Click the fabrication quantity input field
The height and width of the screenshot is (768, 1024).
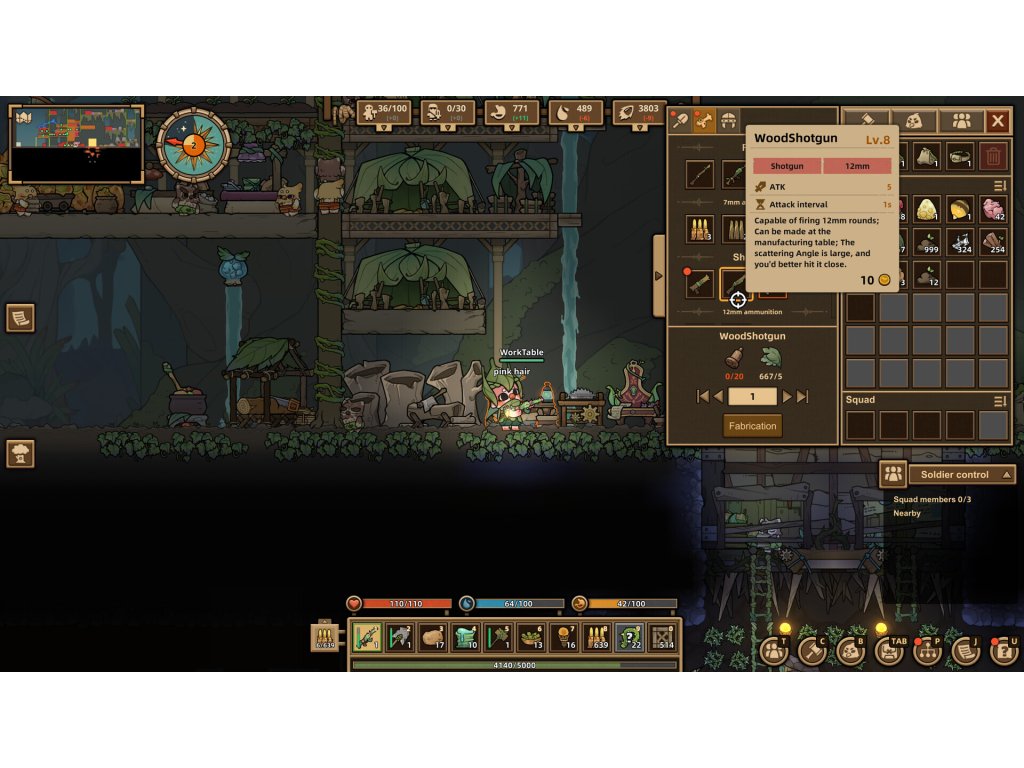click(x=752, y=397)
